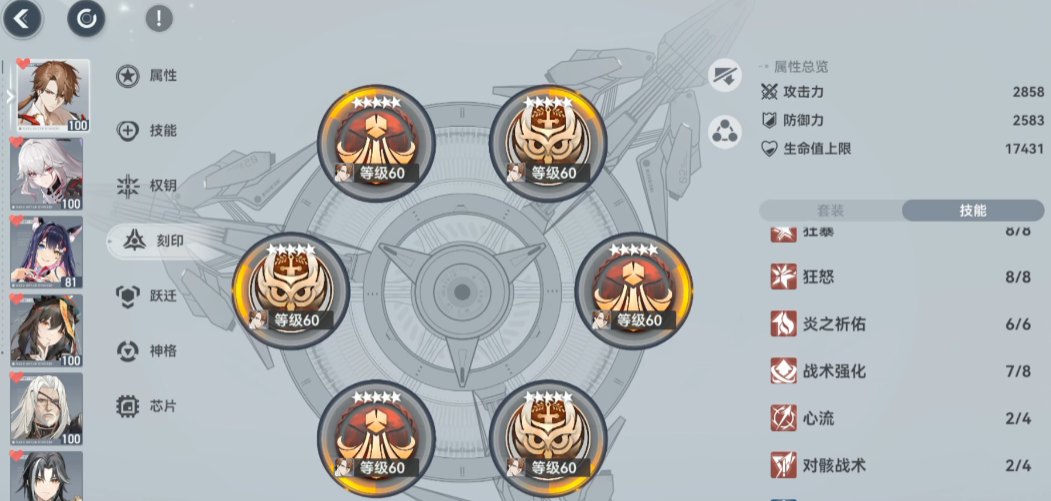Select the eyepatch white-haired man portrait
The width and height of the screenshot is (1051, 501).
pos(47,408)
